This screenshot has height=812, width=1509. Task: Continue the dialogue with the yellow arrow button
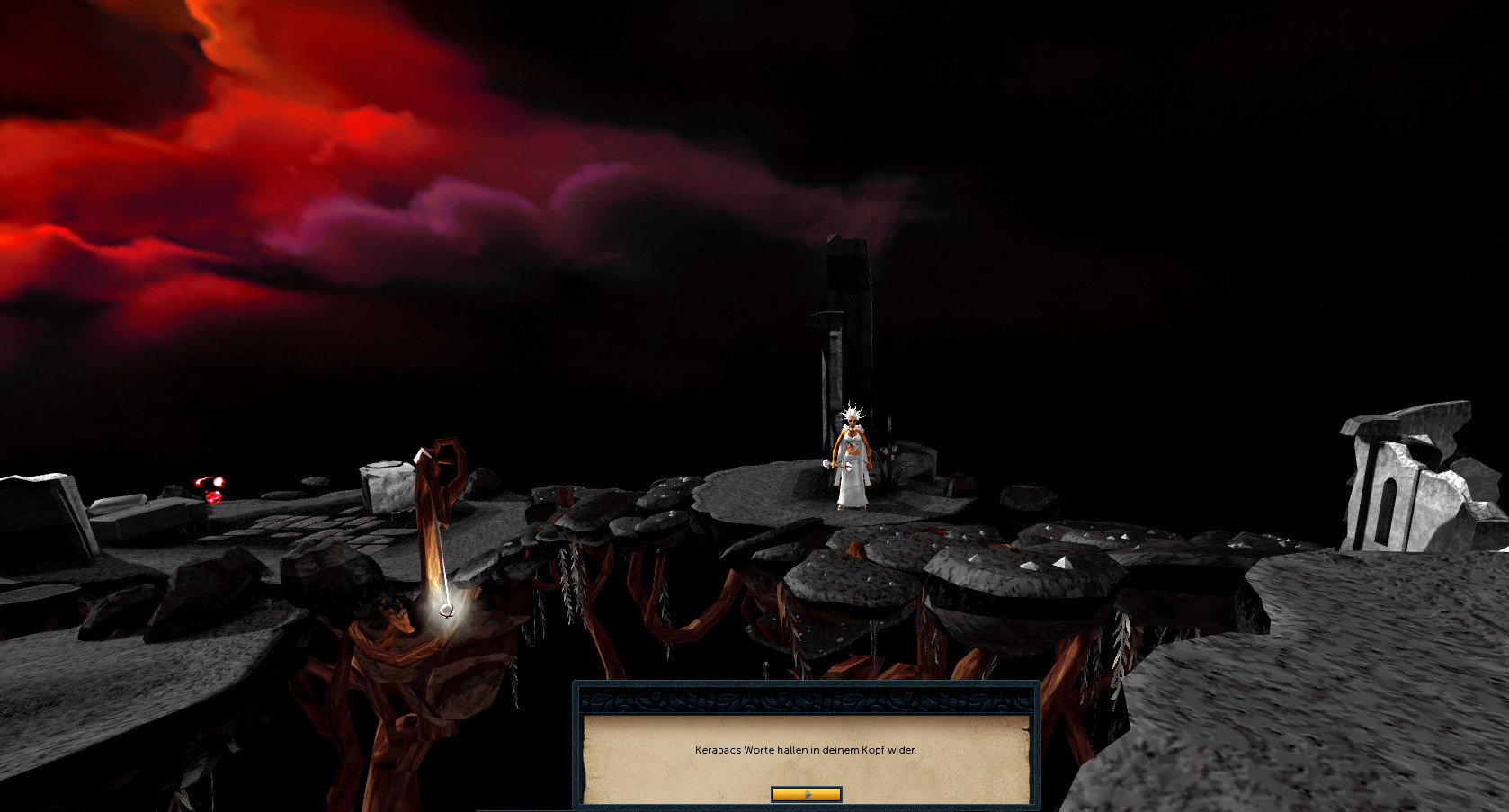pyautogui.click(x=807, y=794)
